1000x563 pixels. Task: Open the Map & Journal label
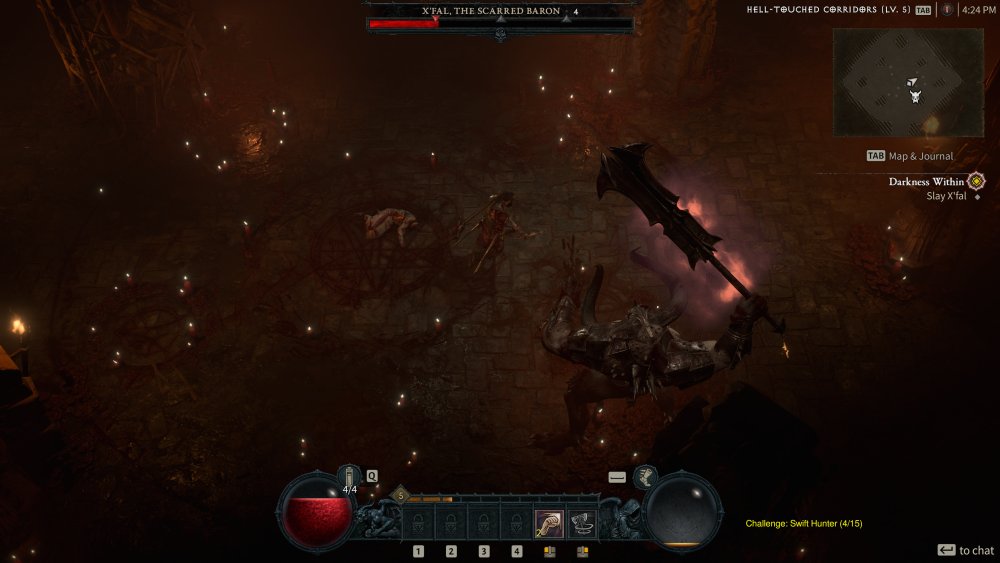click(x=920, y=156)
